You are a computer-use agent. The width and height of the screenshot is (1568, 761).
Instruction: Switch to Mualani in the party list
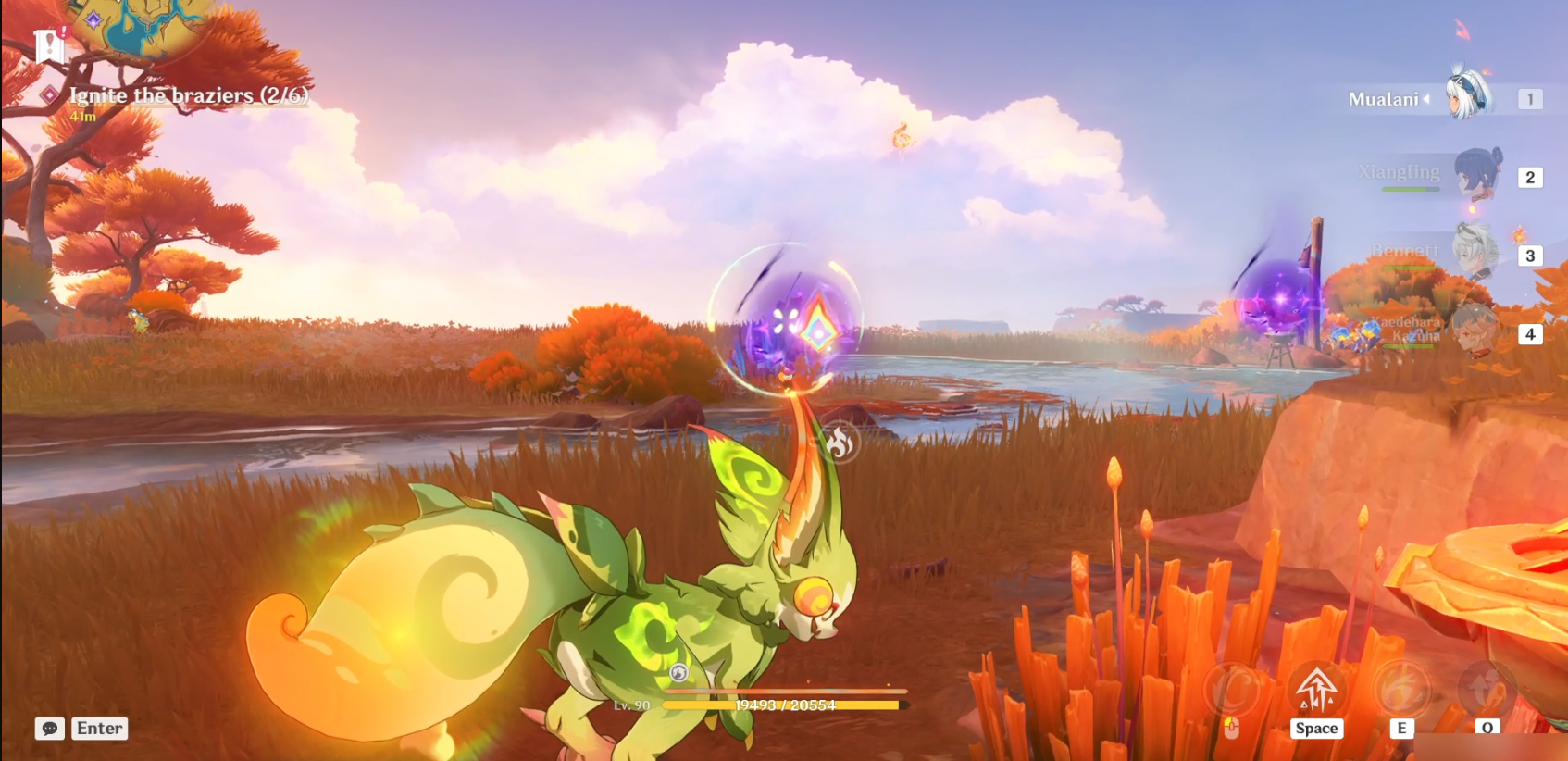(1468, 96)
